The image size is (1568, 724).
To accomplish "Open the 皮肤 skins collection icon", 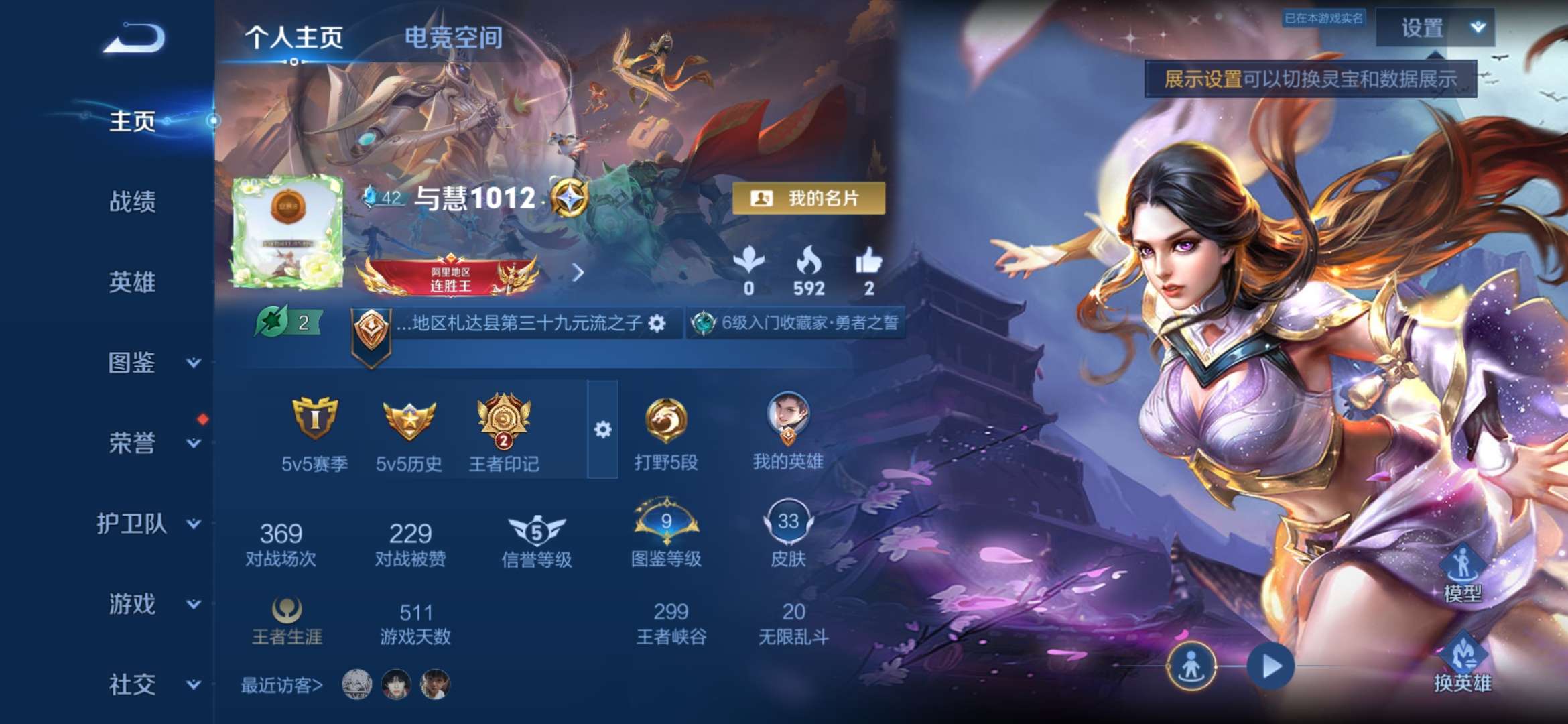I will point(789,526).
